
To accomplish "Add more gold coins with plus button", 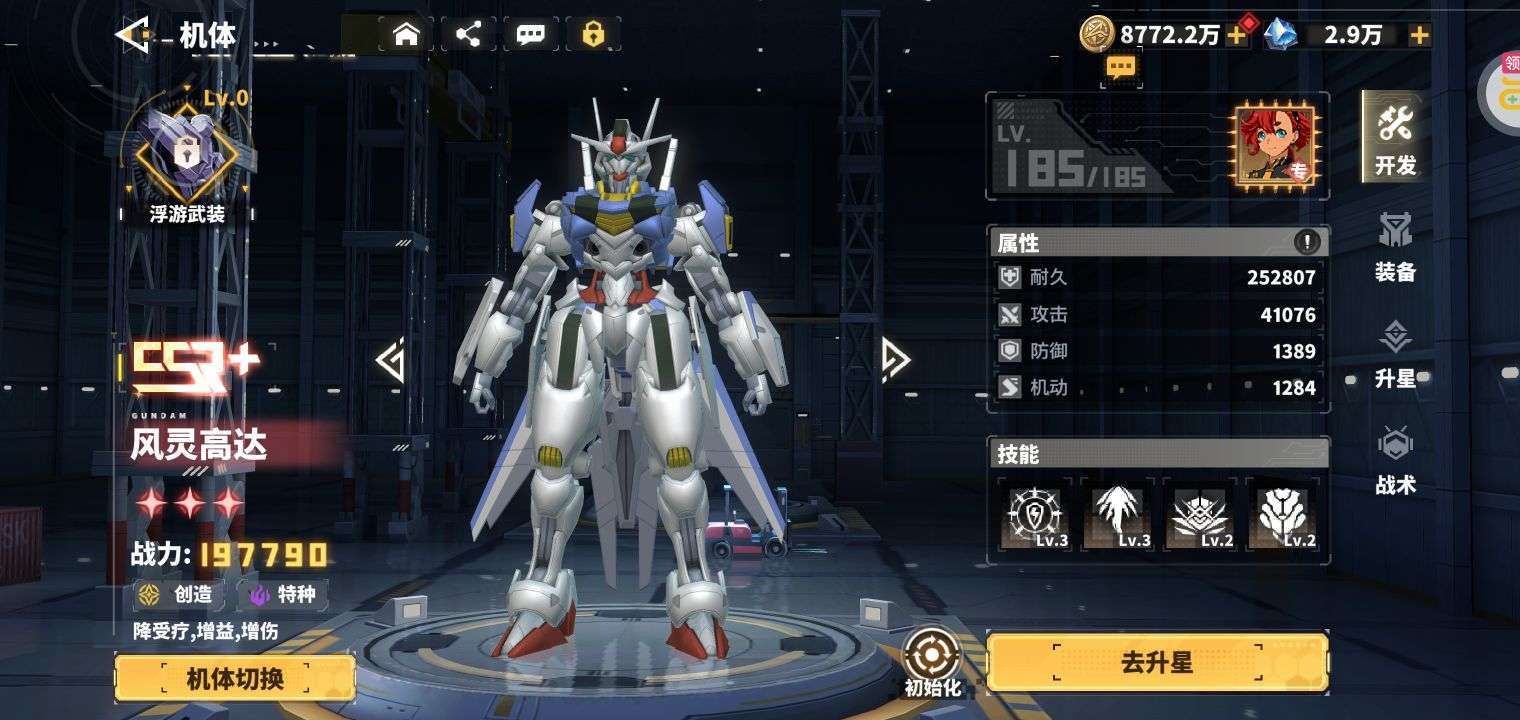I will (1237, 36).
